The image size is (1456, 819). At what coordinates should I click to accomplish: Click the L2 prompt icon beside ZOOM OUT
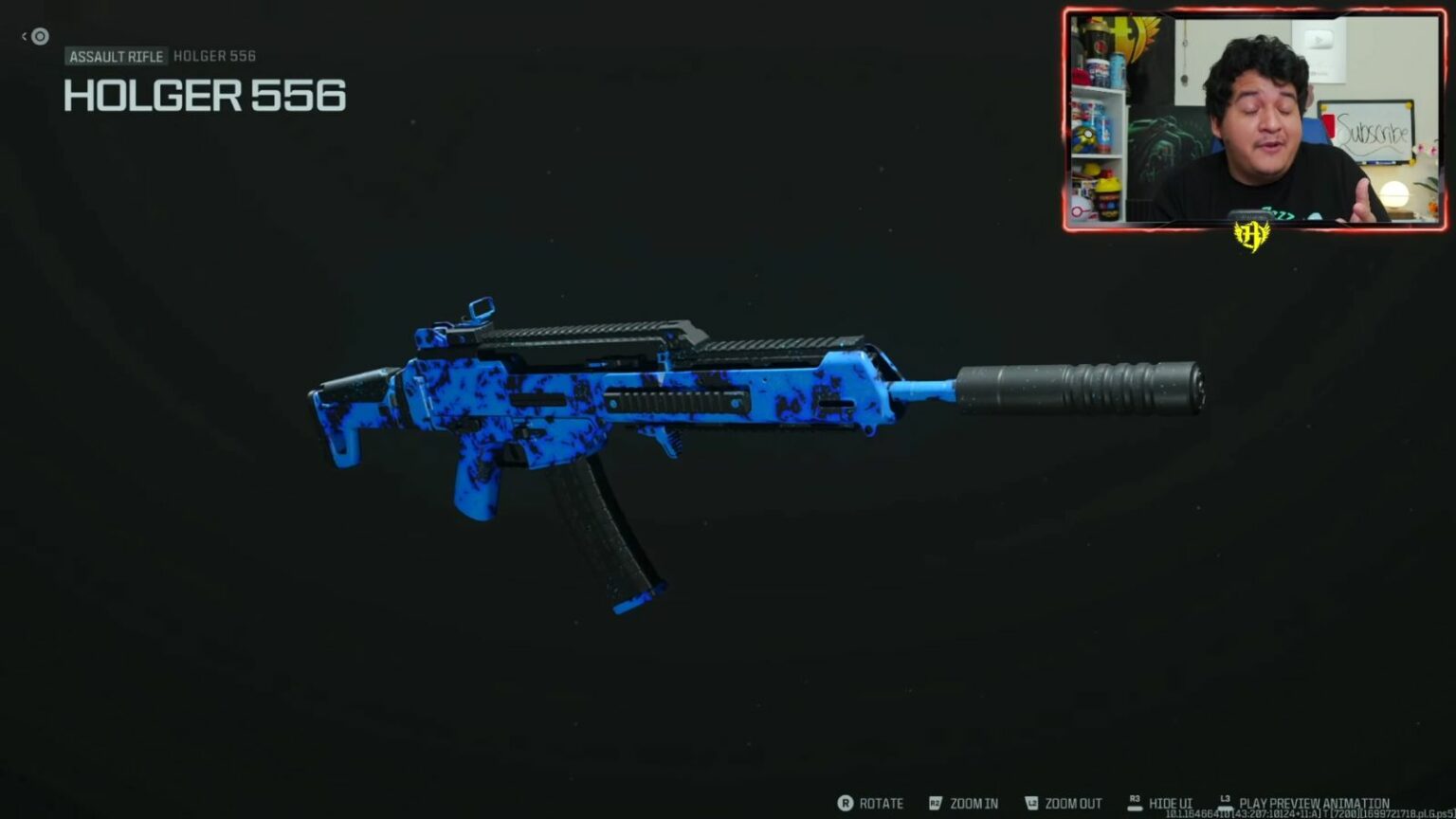pyautogui.click(x=1030, y=803)
